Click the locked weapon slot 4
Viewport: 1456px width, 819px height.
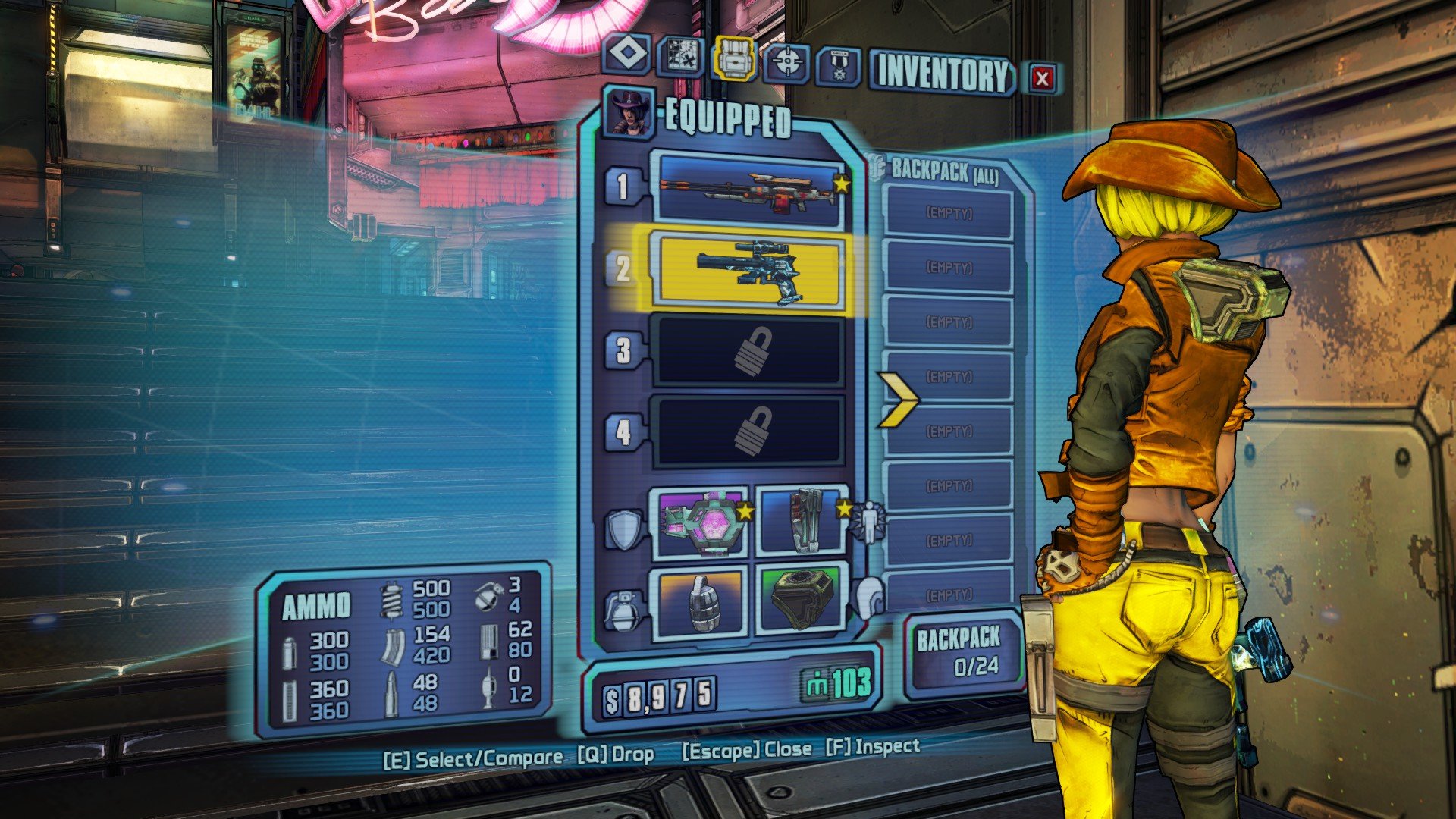(750, 431)
